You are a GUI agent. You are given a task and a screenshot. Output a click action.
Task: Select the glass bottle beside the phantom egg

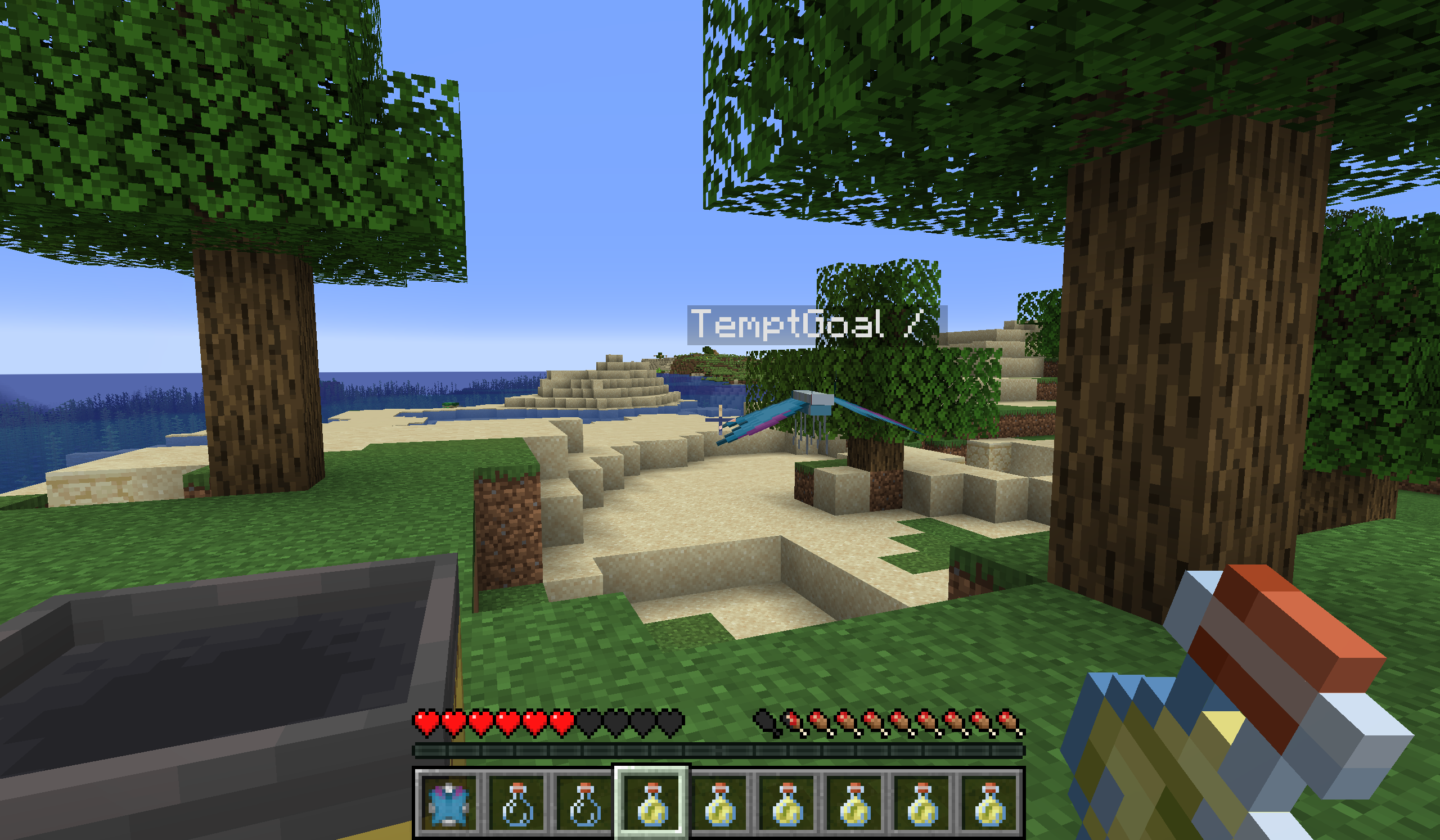517,804
